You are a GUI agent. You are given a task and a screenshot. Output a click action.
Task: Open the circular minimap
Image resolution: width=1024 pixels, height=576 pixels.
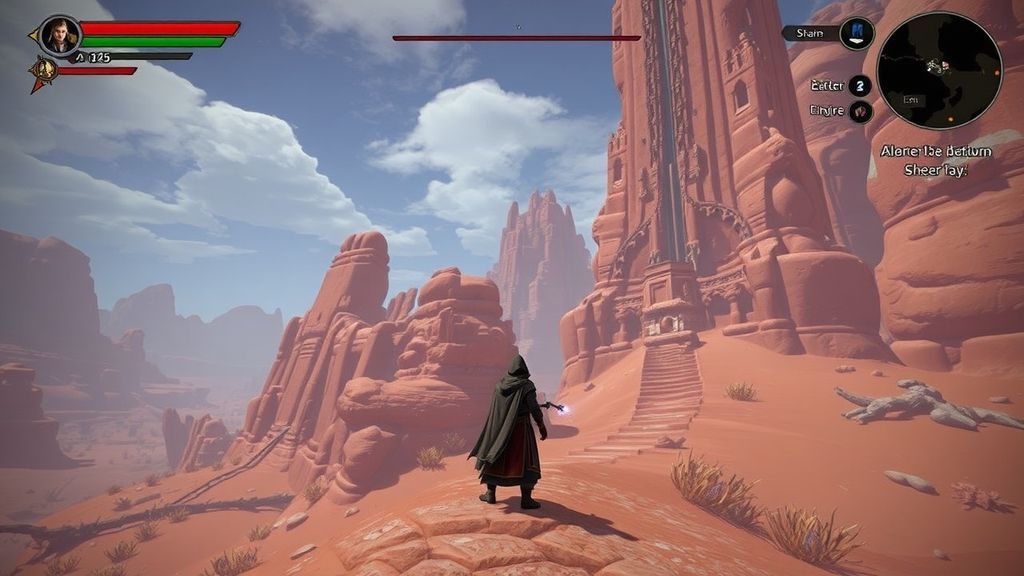tap(938, 71)
